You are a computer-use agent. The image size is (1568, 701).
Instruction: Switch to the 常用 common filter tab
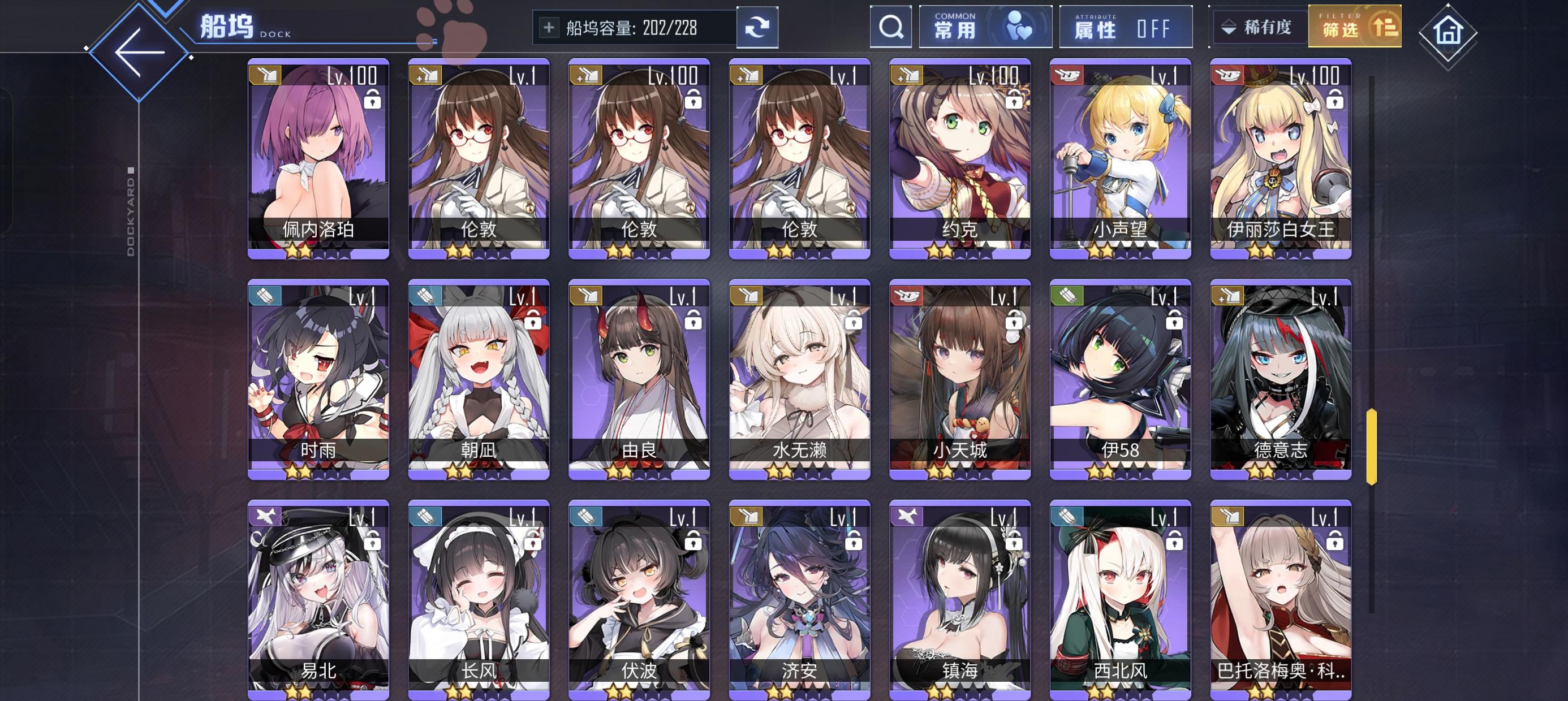(984, 27)
